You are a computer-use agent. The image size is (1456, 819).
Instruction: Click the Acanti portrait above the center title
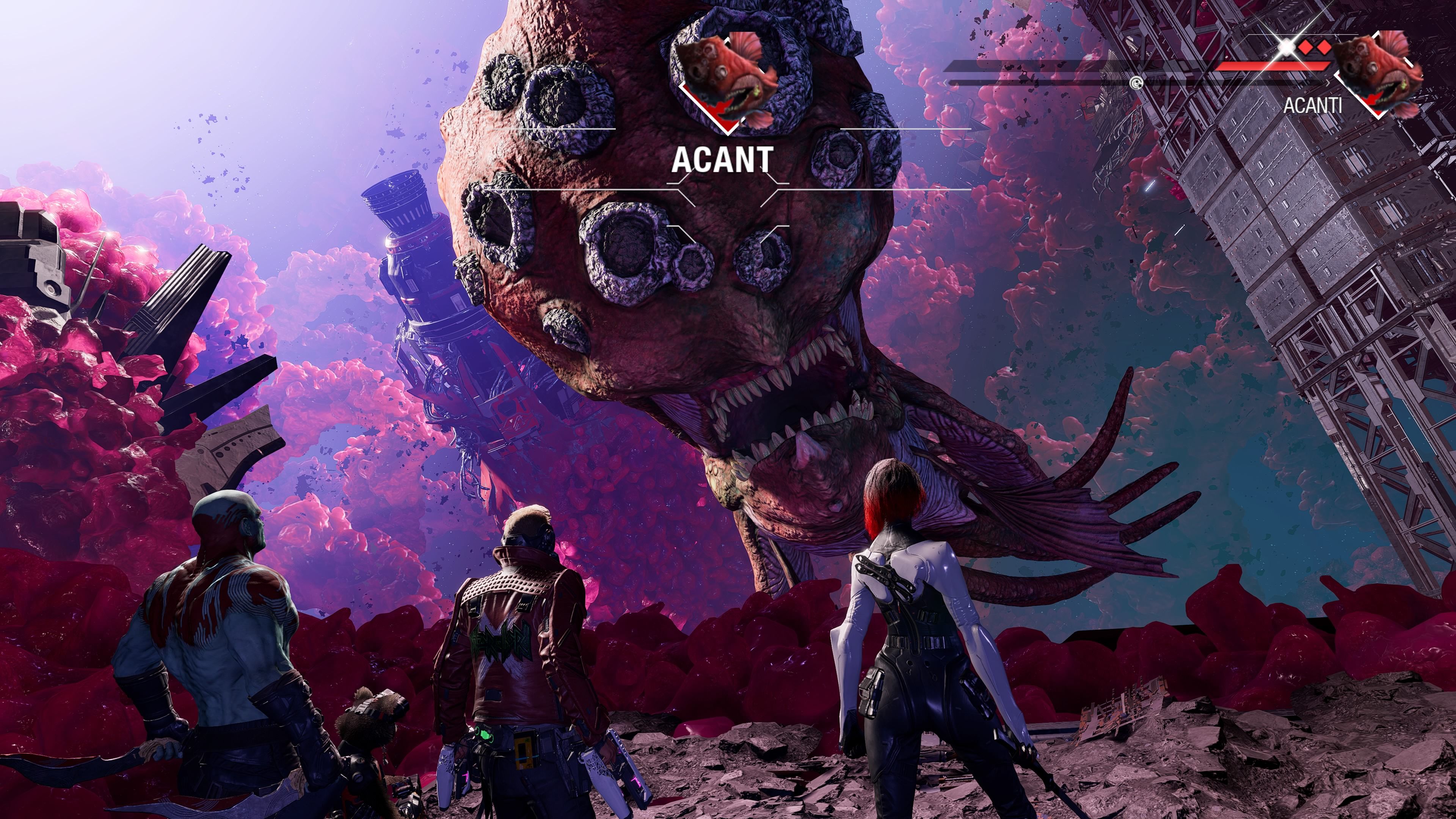[x=727, y=79]
